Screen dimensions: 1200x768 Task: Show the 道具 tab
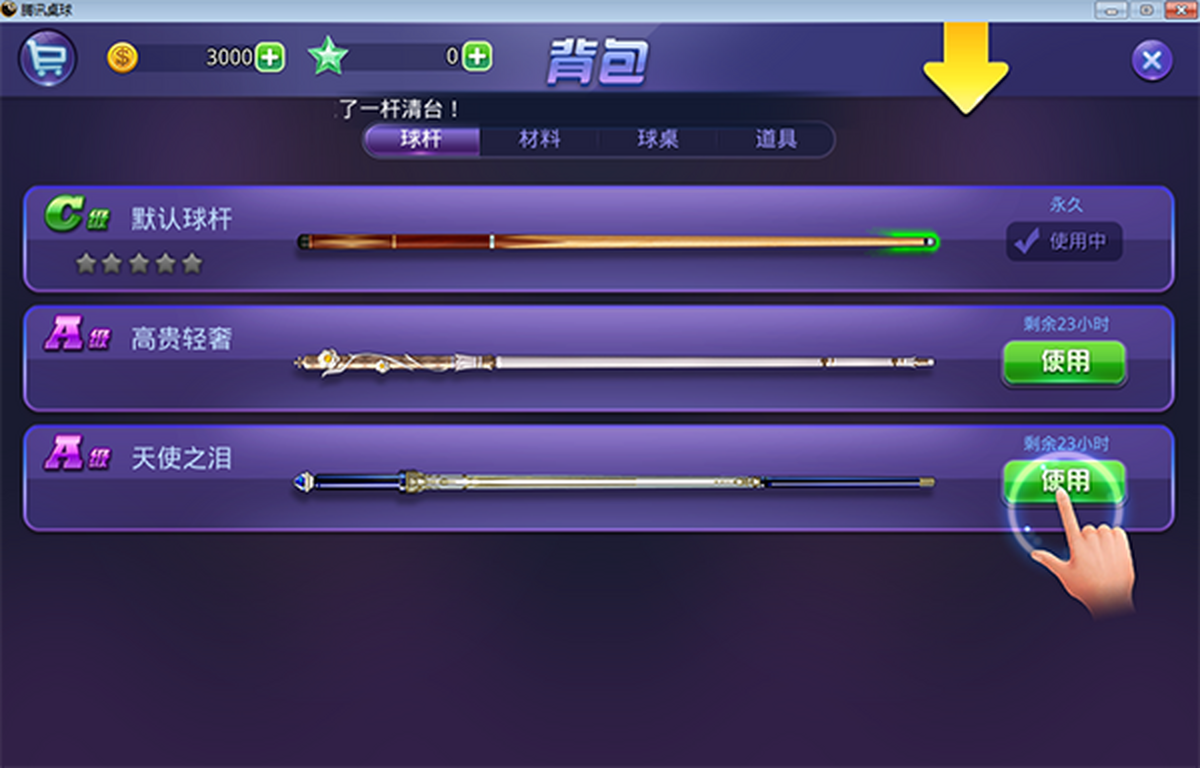(x=776, y=140)
